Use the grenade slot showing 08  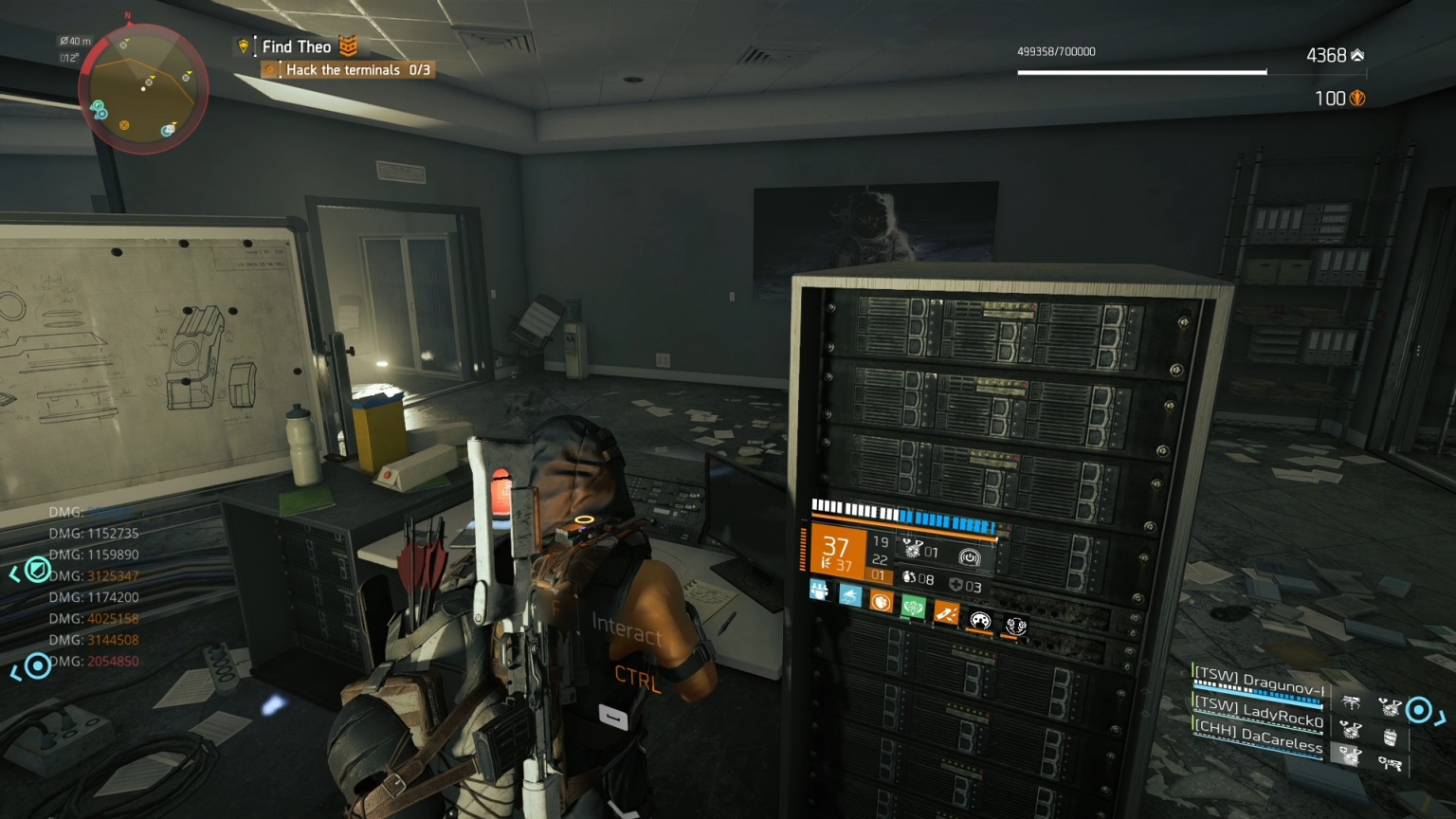[918, 578]
